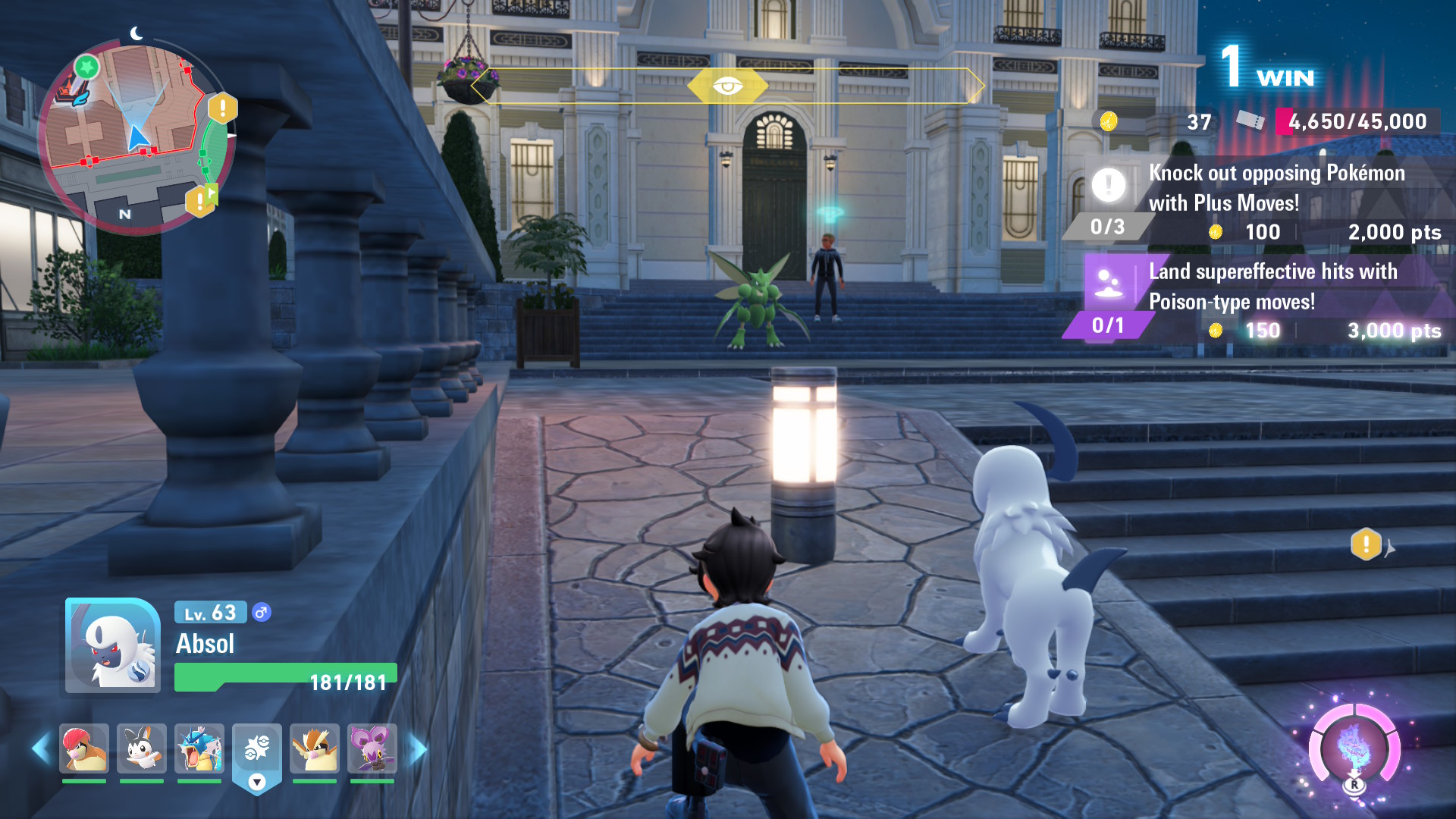Cycle party left with the blue arrow
Image resolution: width=1456 pixels, height=819 pixels.
(40, 748)
